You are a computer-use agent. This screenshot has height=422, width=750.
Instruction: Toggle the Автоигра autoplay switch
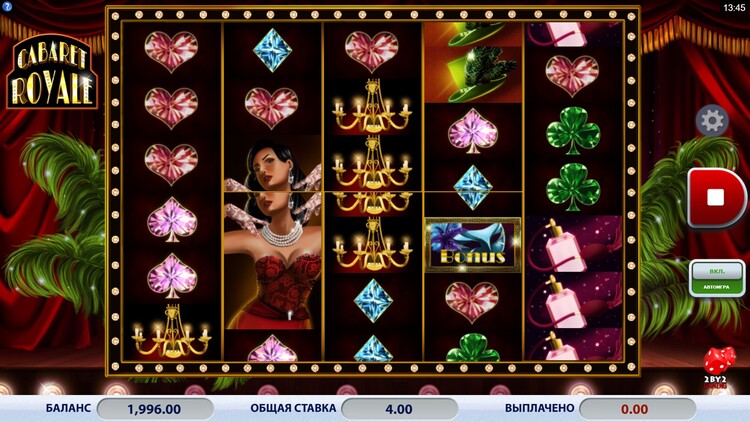pos(716,278)
